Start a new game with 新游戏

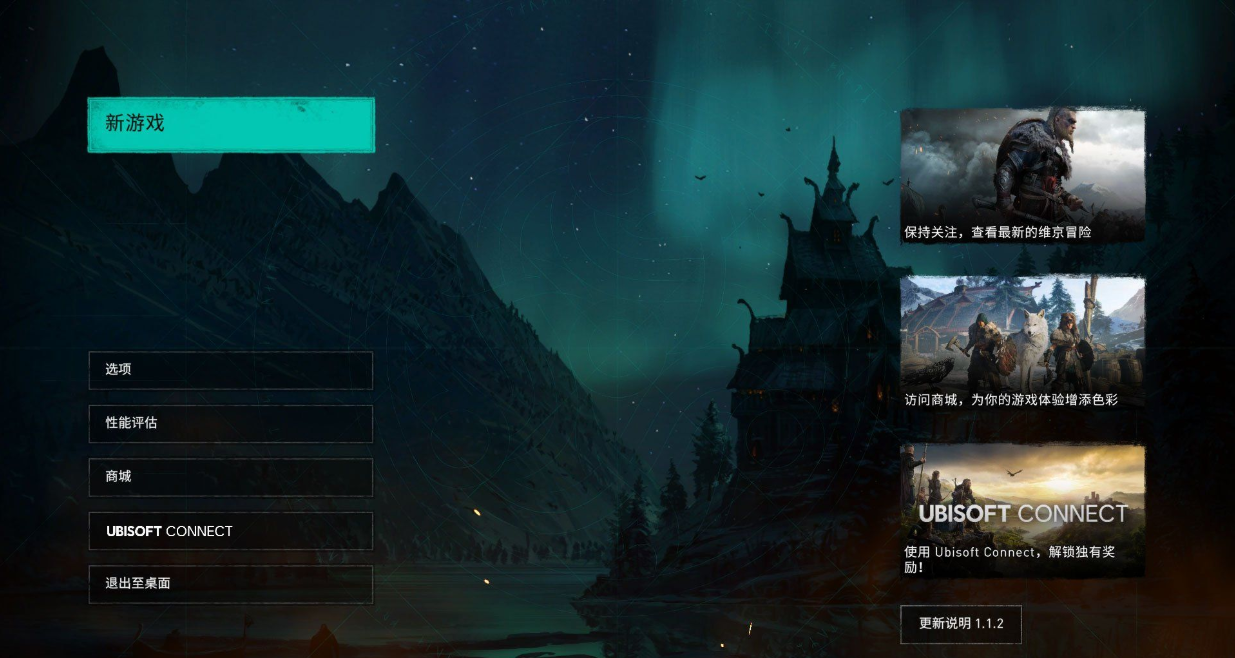[x=231, y=125]
